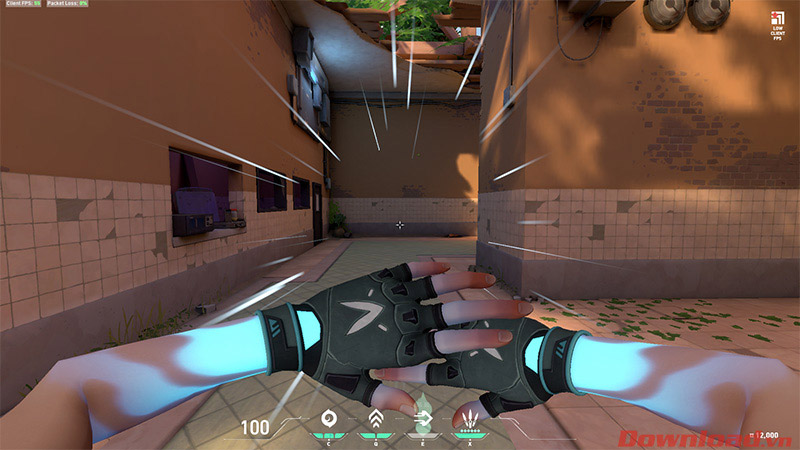Screen dimensions: 800x450
Task: Activate the Blade Storm knives ultimate
Action: 467,419
